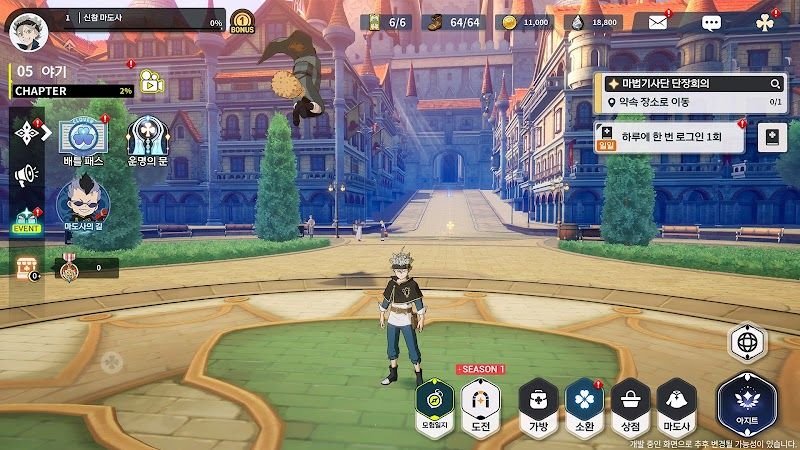Open the daily login mission panel
The width and height of the screenshot is (800, 450).
[668, 137]
